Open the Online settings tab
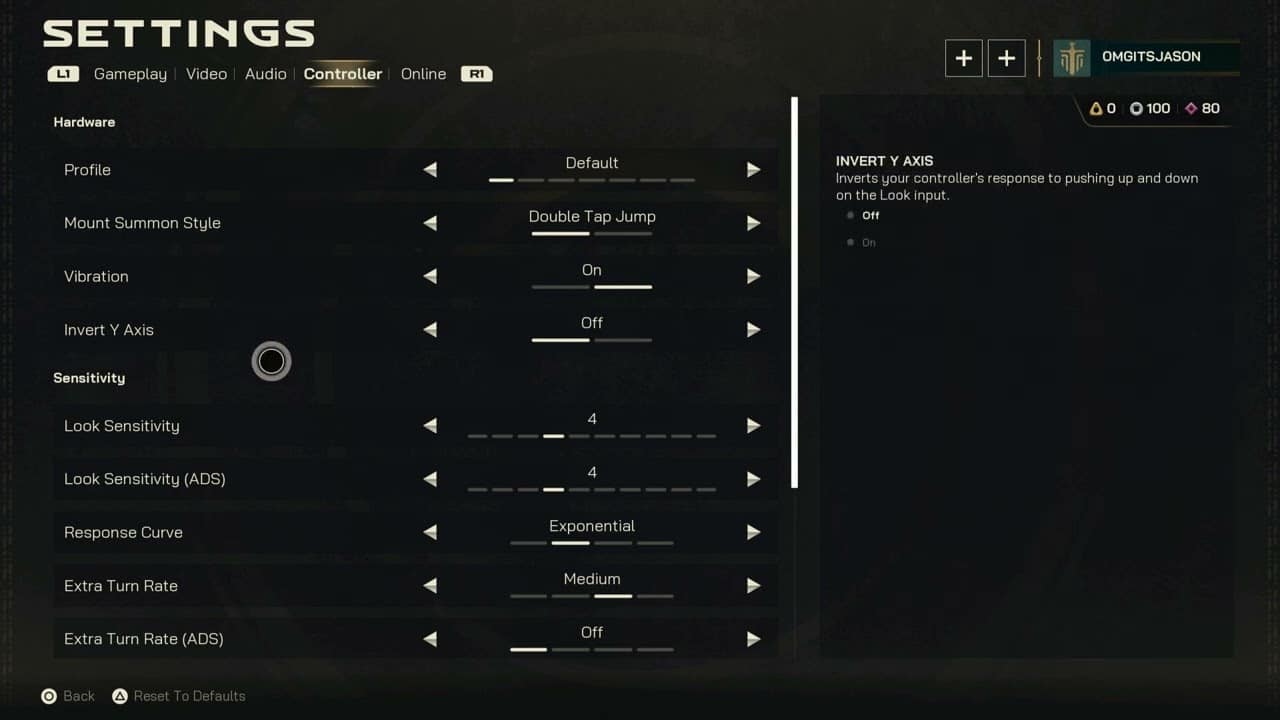 coord(423,73)
